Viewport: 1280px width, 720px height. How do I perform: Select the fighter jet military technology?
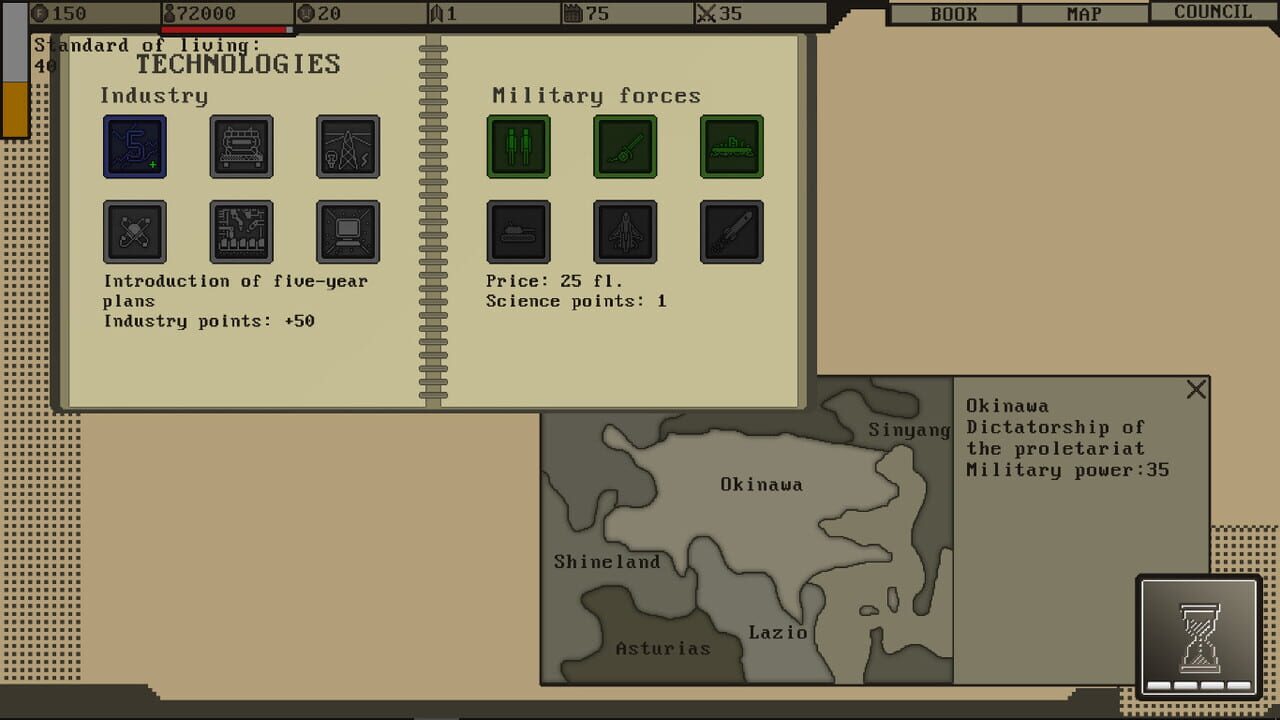coord(624,231)
